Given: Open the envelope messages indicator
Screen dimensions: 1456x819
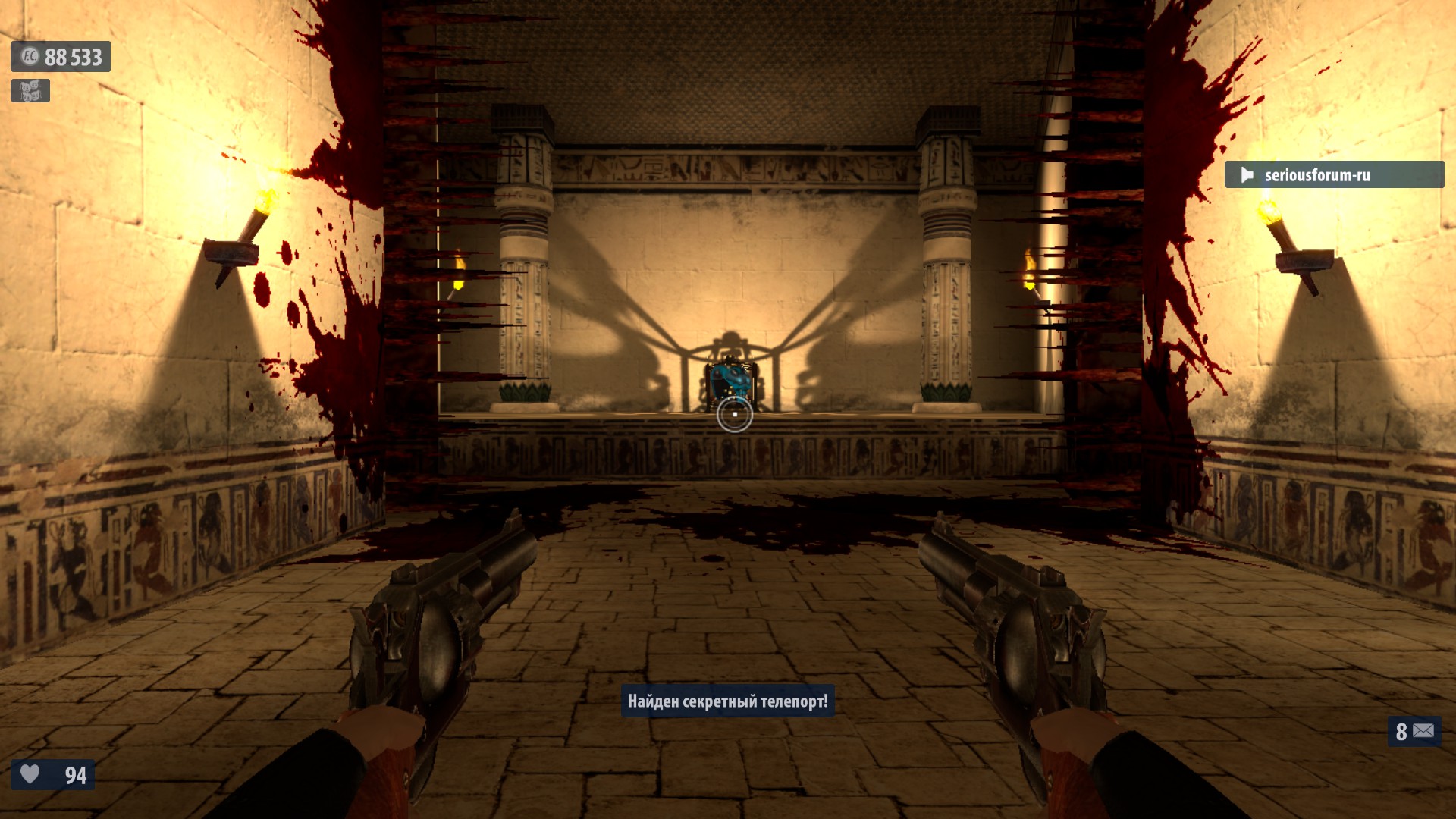Looking at the screenshot, I should tap(1415, 731).
